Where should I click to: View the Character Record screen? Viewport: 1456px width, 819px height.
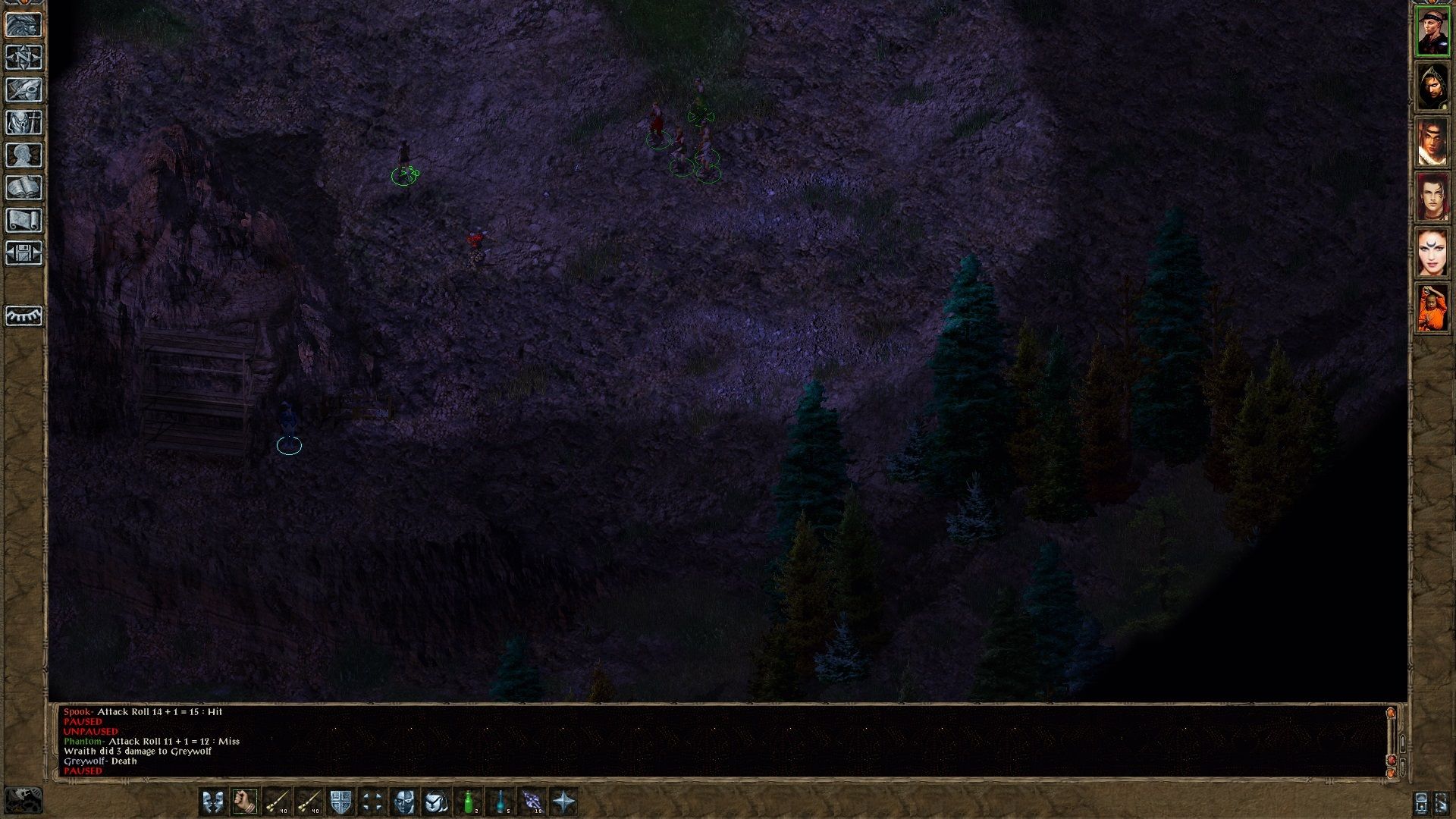(x=25, y=155)
